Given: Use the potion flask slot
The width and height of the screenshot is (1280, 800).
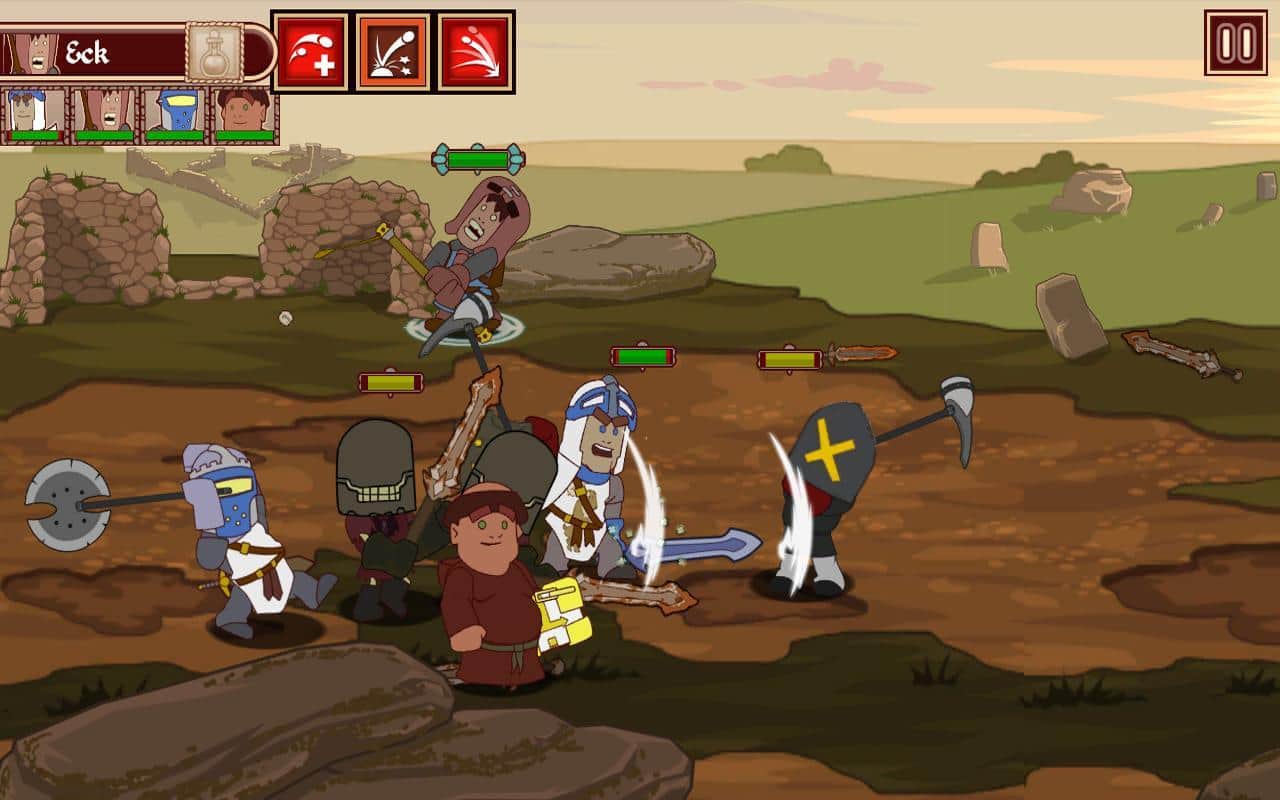Looking at the screenshot, I should click(x=214, y=53).
